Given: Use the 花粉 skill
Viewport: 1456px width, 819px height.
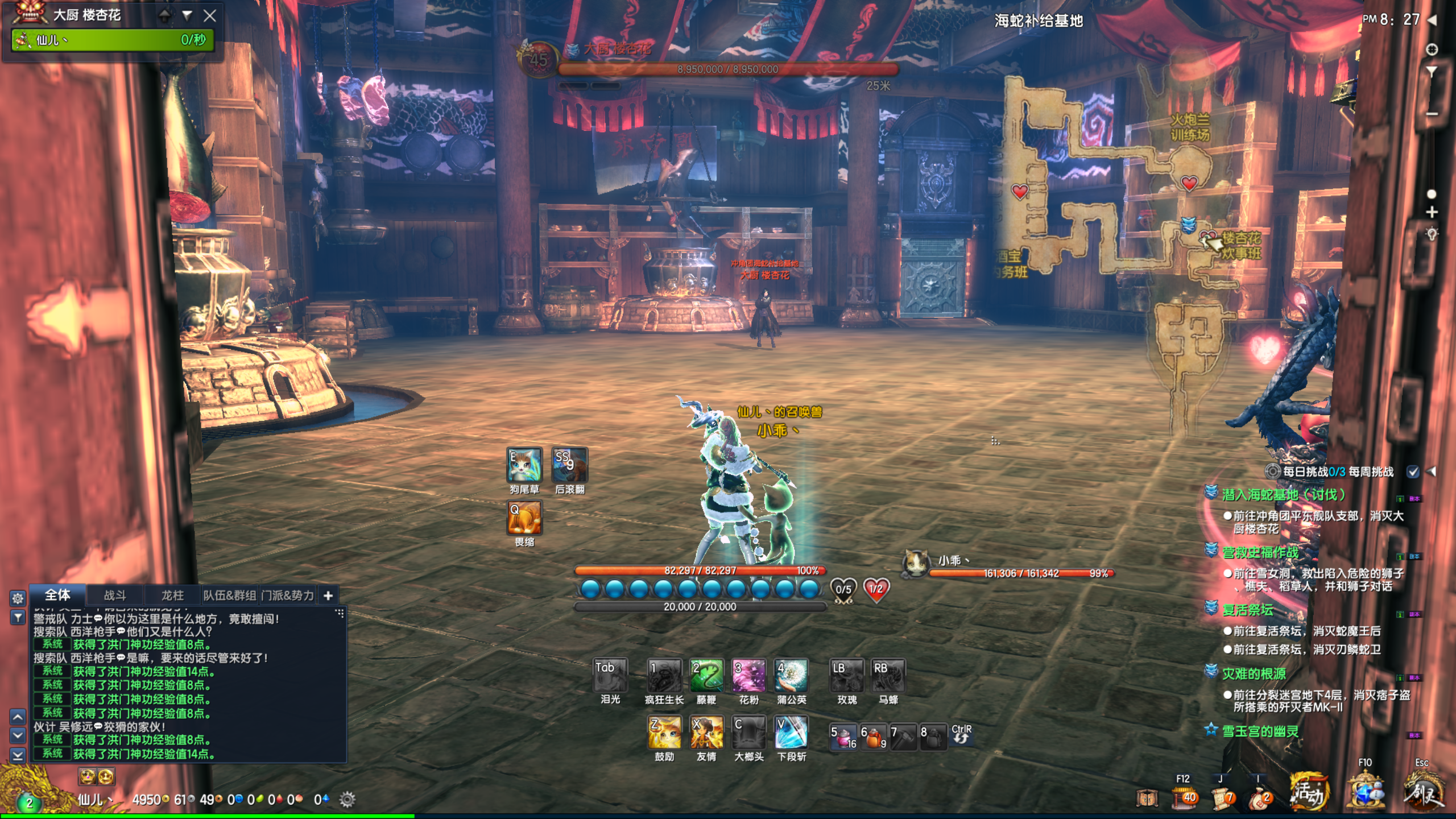Looking at the screenshot, I should 748,676.
